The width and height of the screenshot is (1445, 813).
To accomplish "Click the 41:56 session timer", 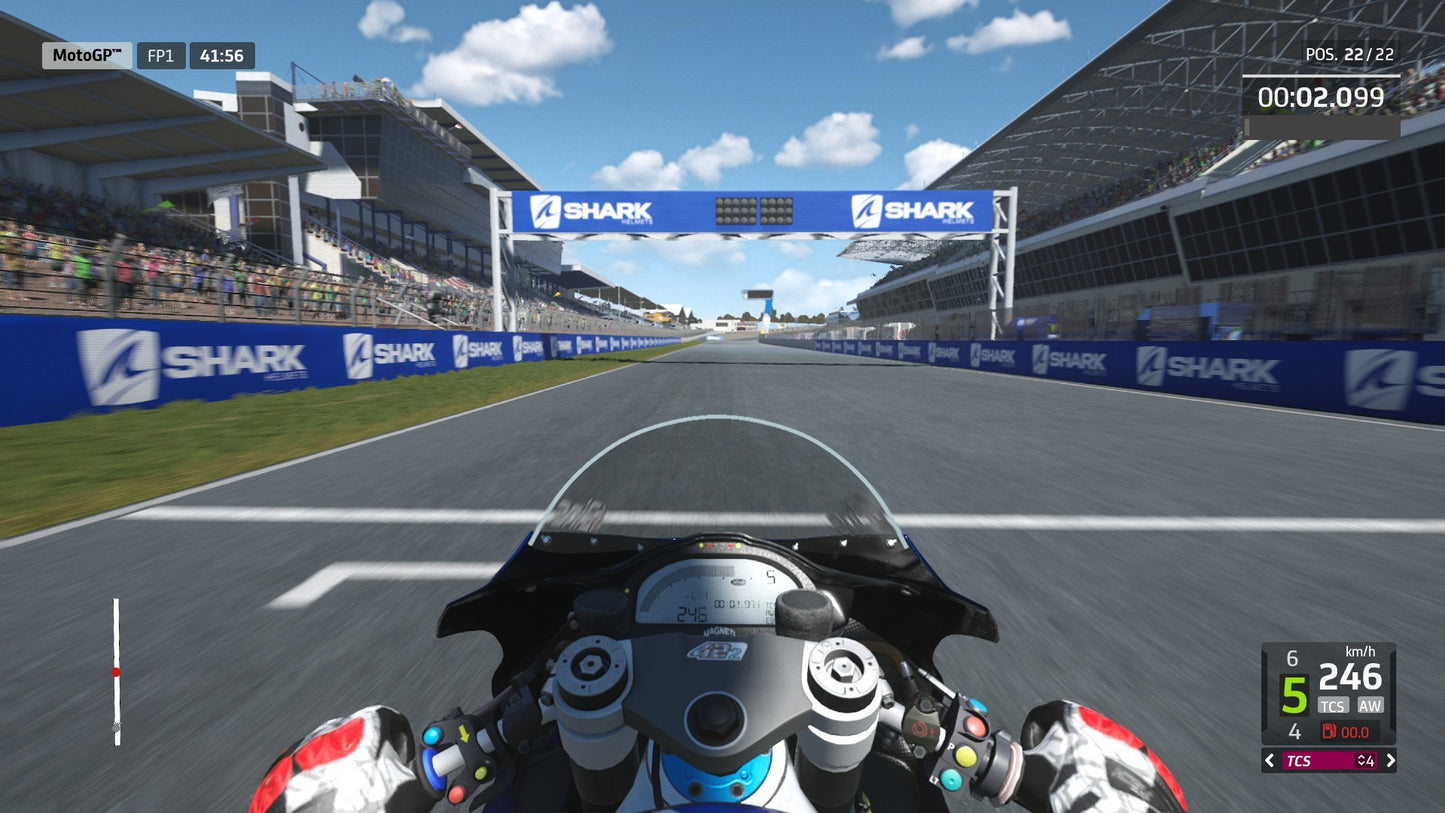I will [x=224, y=56].
